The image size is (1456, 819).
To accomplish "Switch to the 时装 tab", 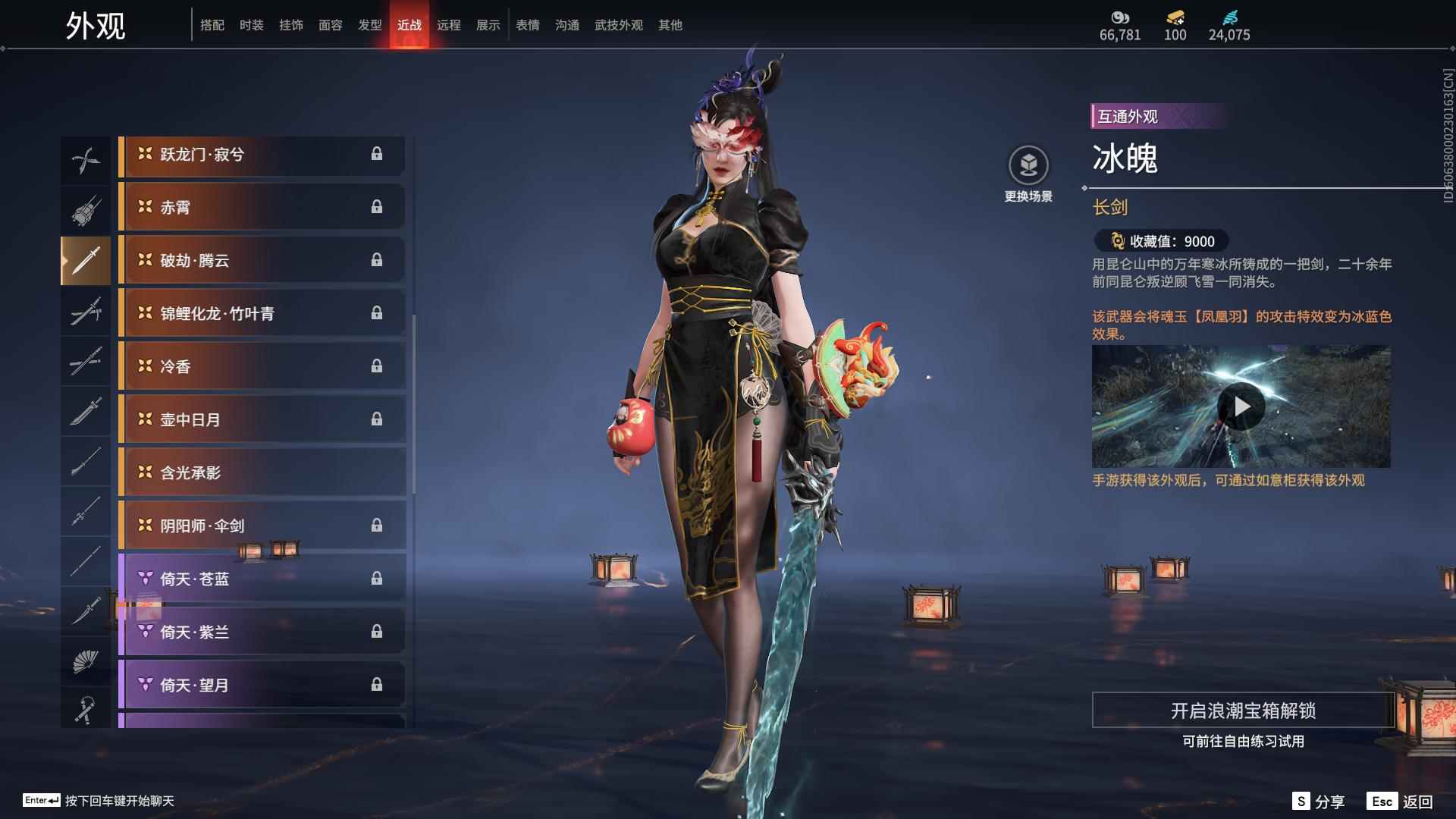I will tap(251, 25).
